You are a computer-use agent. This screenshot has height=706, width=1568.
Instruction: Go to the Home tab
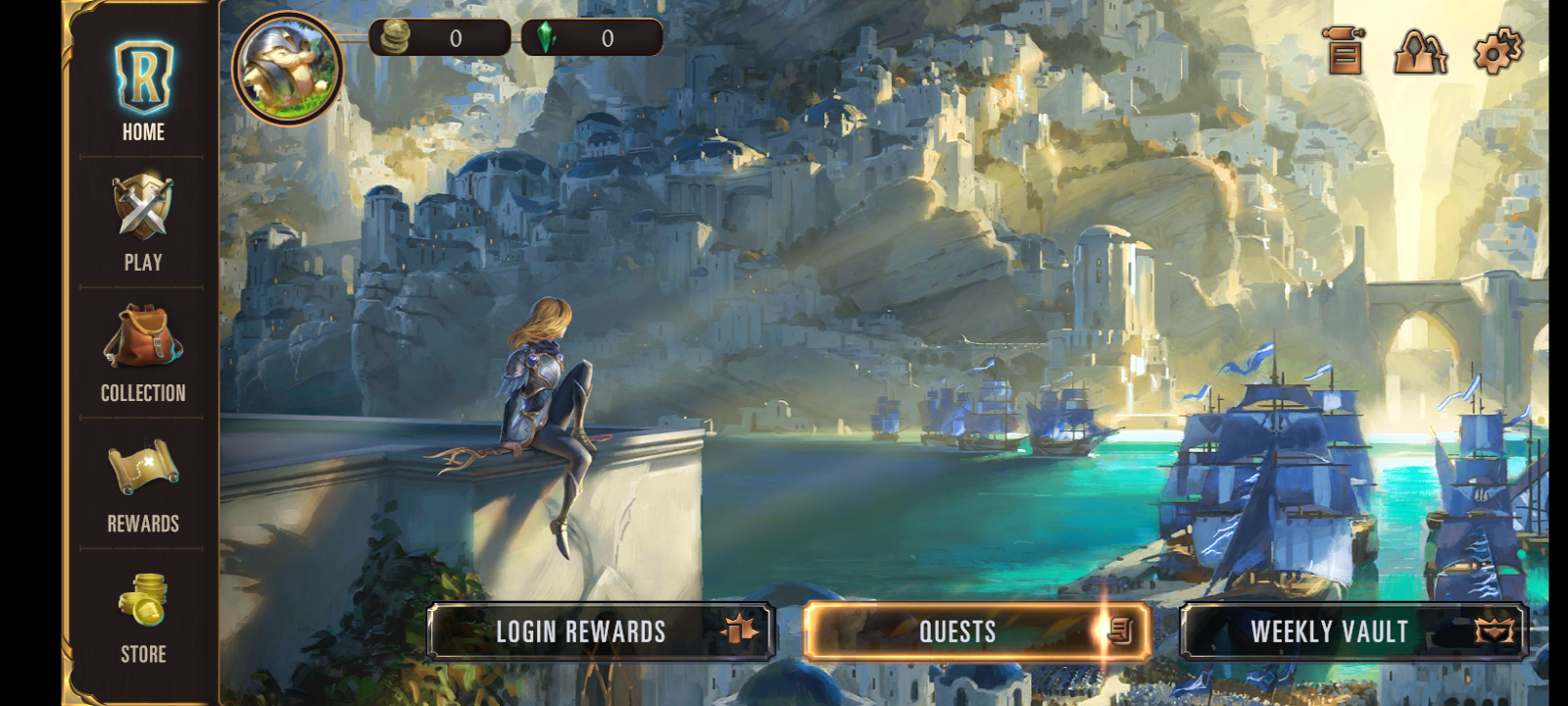pyautogui.click(x=143, y=91)
